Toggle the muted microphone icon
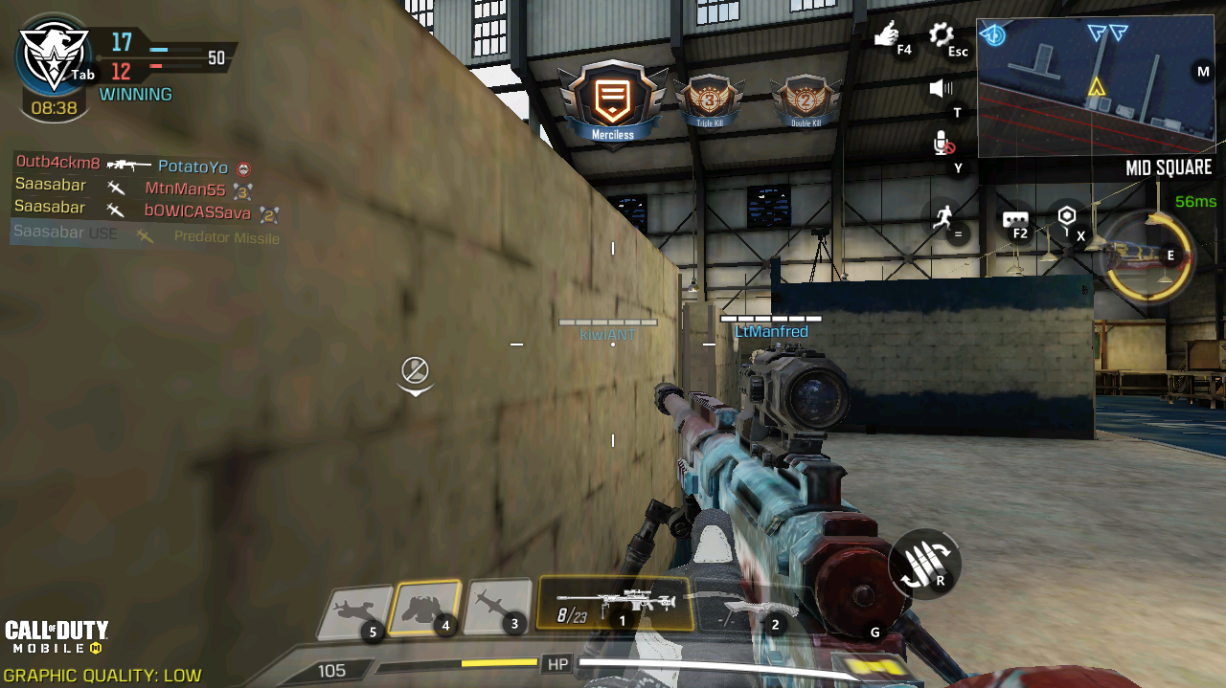Viewport: 1226px width, 688px height. [x=942, y=144]
